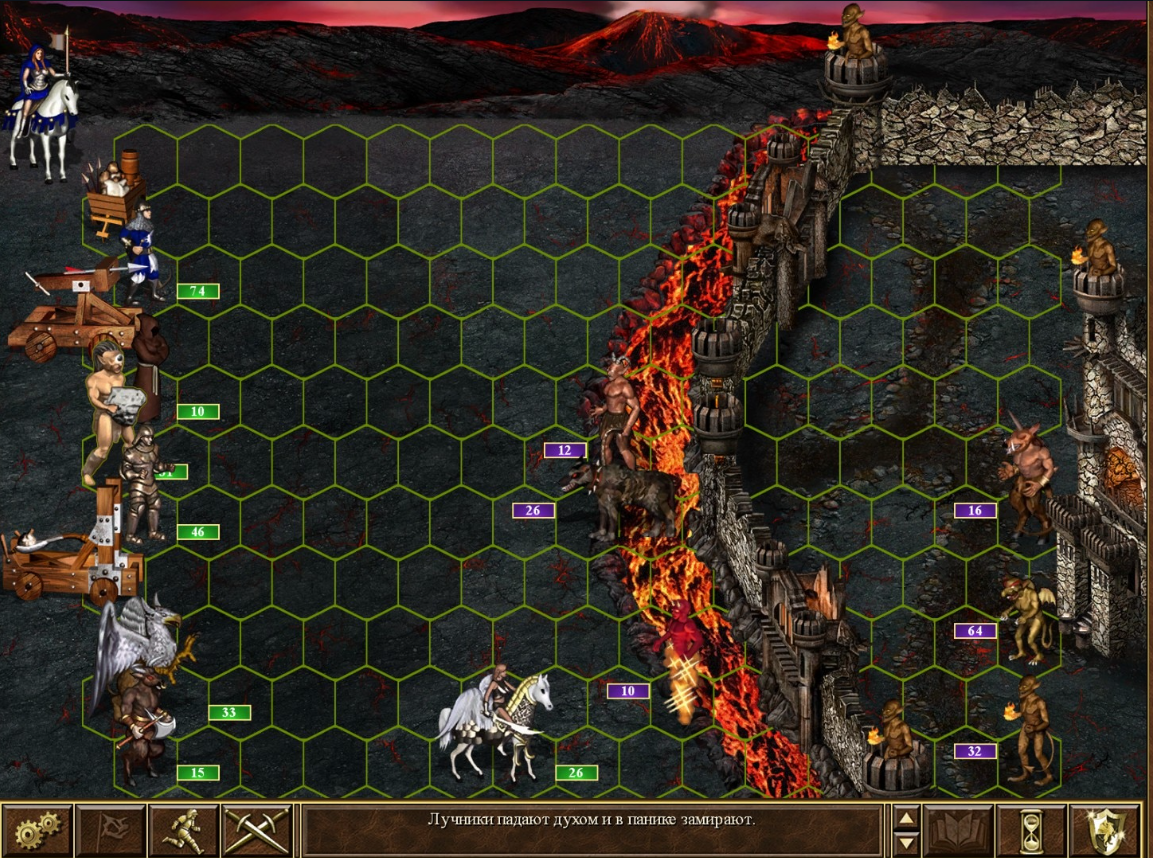Open the combat system options gears
1153x858 pixels.
(37, 828)
